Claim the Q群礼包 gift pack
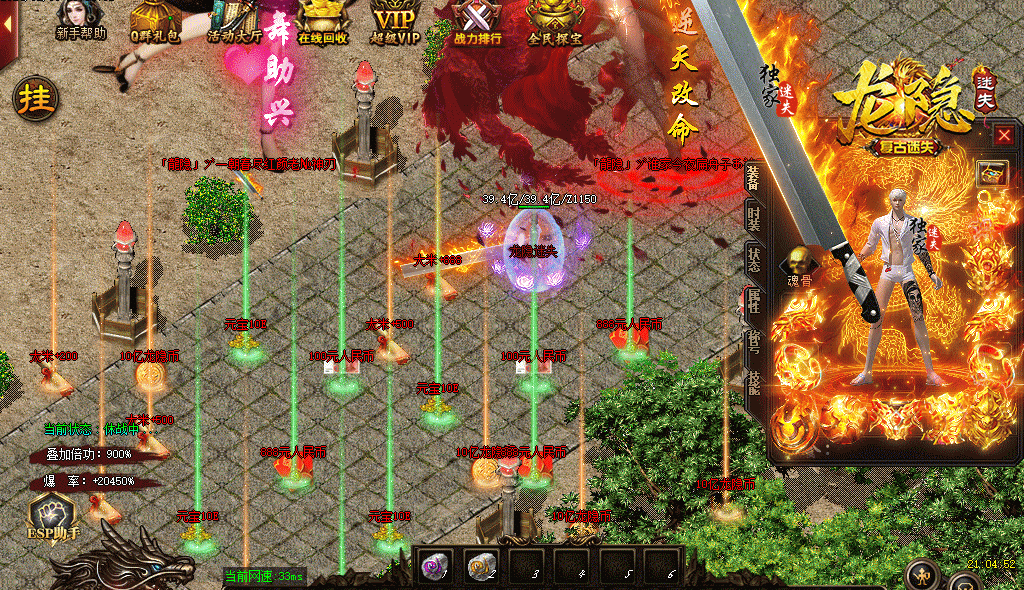This screenshot has height=590, width=1024. (x=155, y=20)
